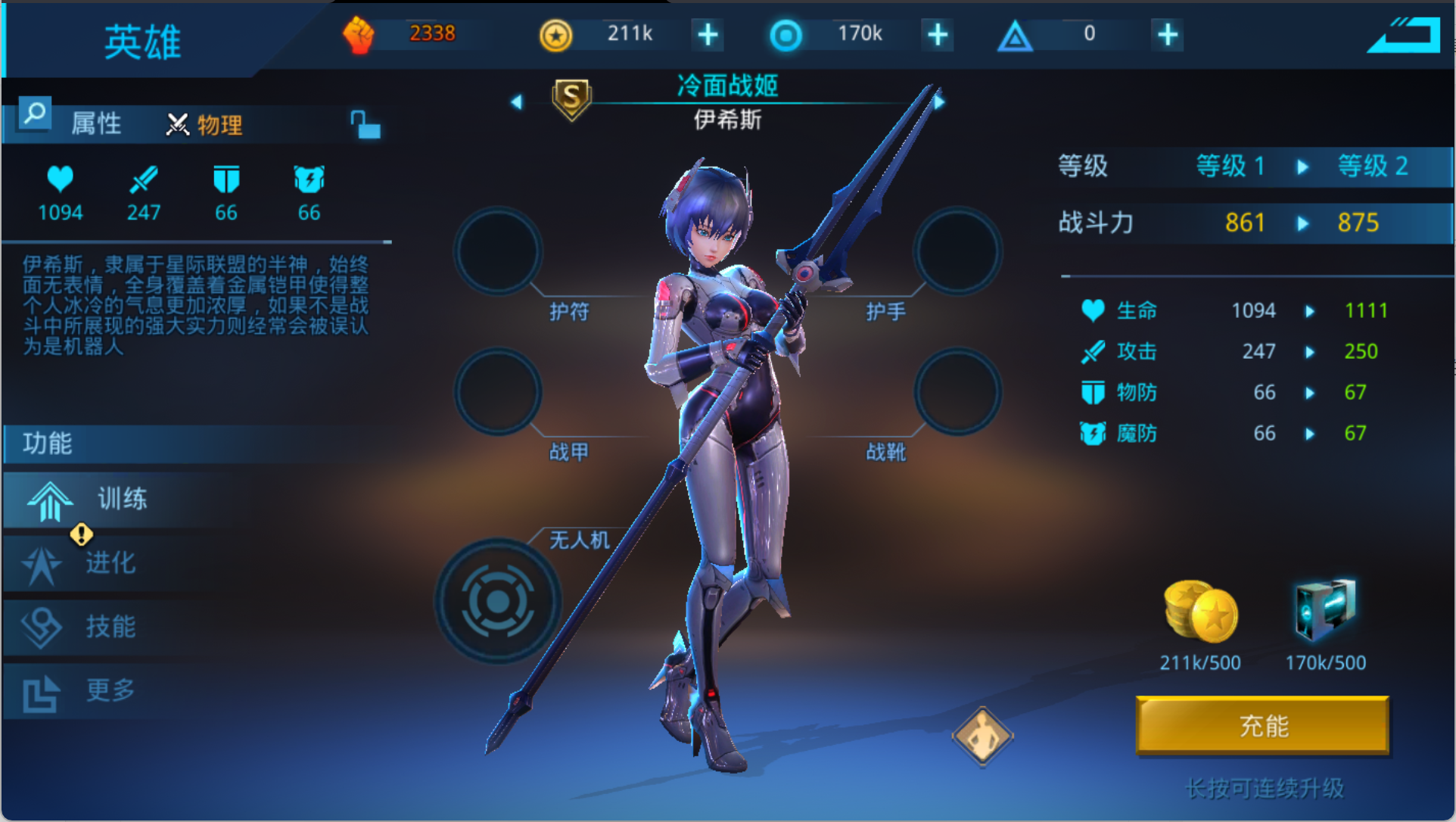1456x822 pixels.
Task: Add blue energy currency with its plus button
Action: pos(938,35)
